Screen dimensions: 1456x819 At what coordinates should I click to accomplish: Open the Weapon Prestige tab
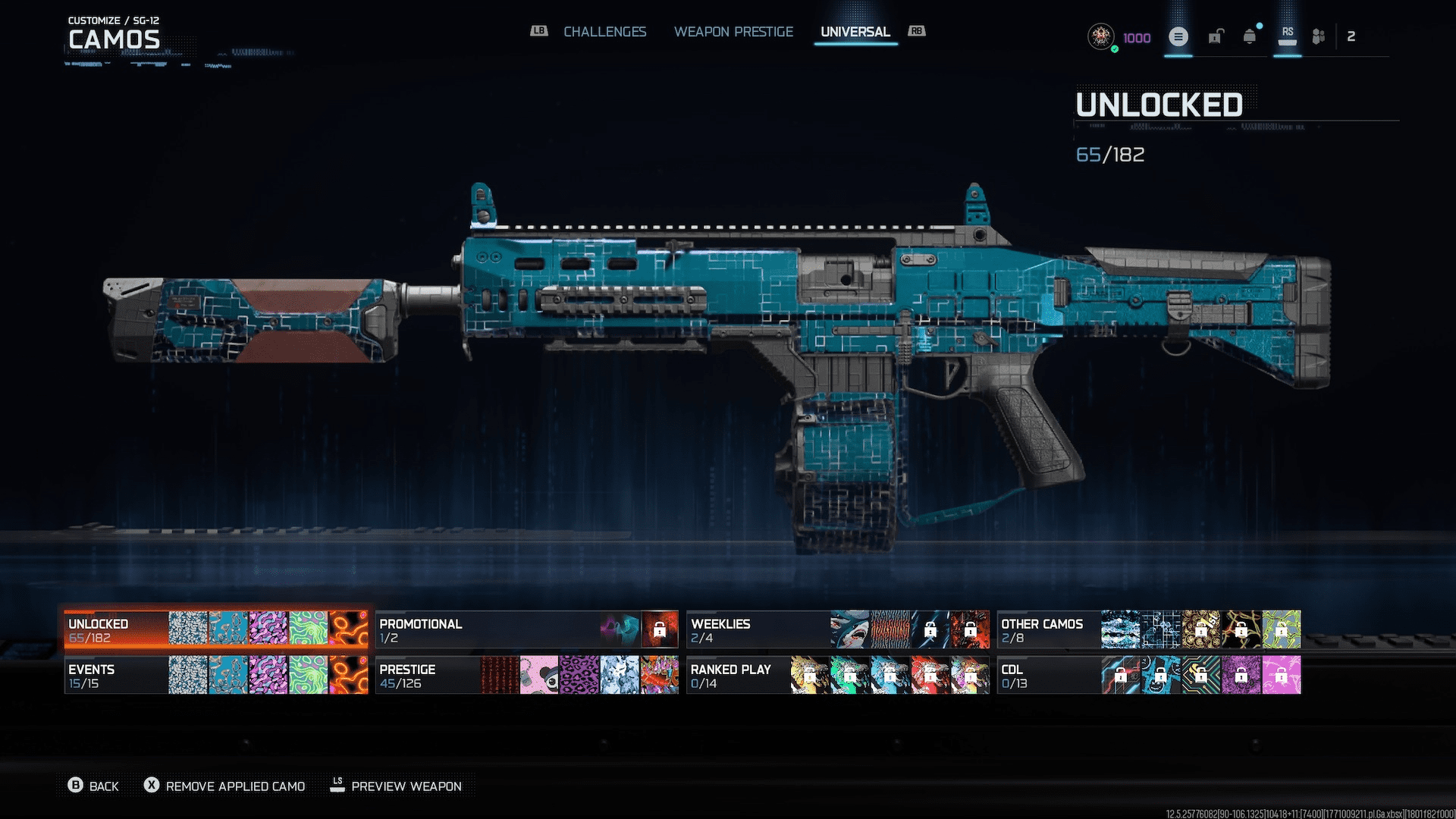pyautogui.click(x=733, y=32)
